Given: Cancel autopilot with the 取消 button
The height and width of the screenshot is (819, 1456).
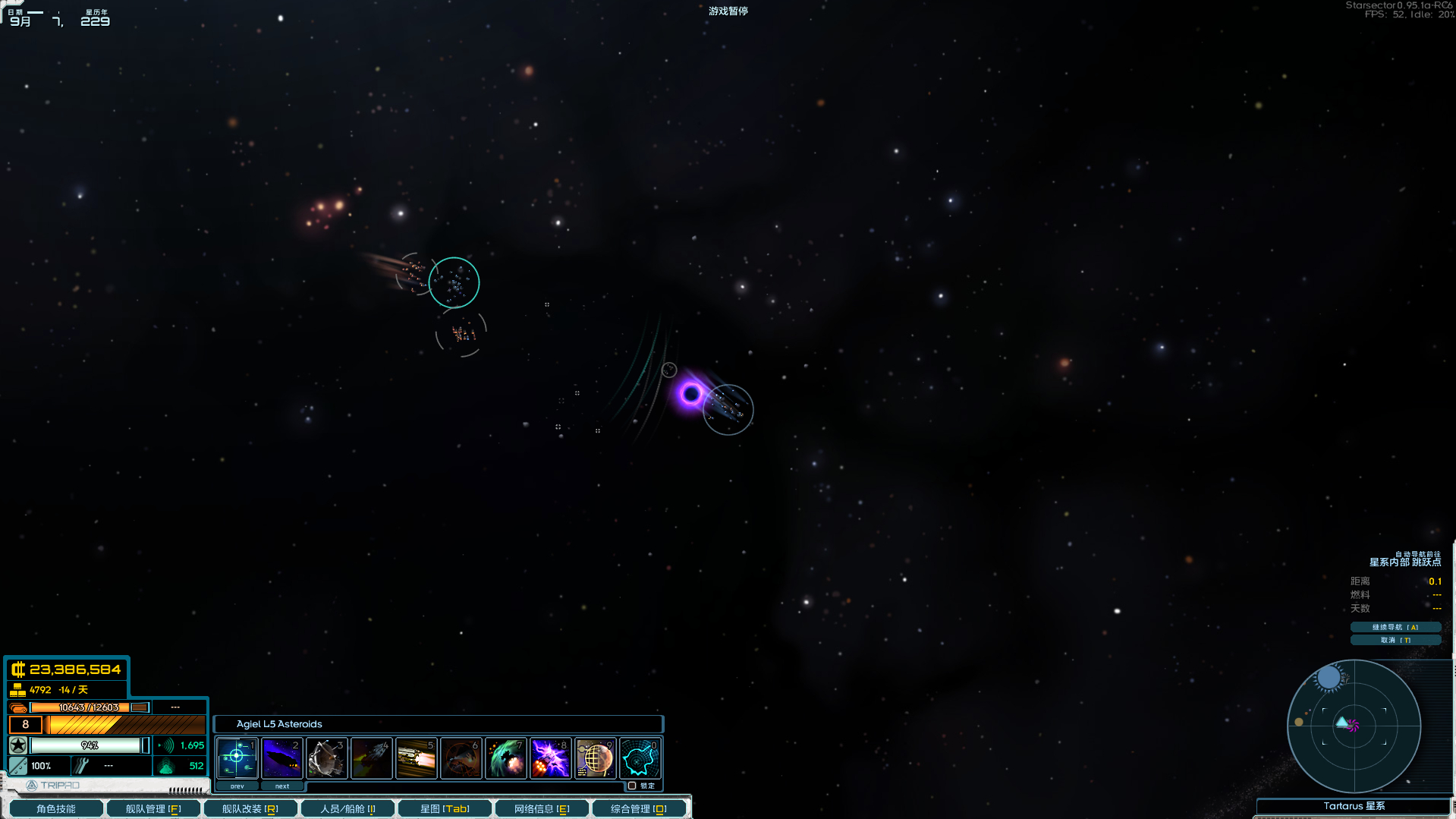Looking at the screenshot, I should click(1395, 640).
